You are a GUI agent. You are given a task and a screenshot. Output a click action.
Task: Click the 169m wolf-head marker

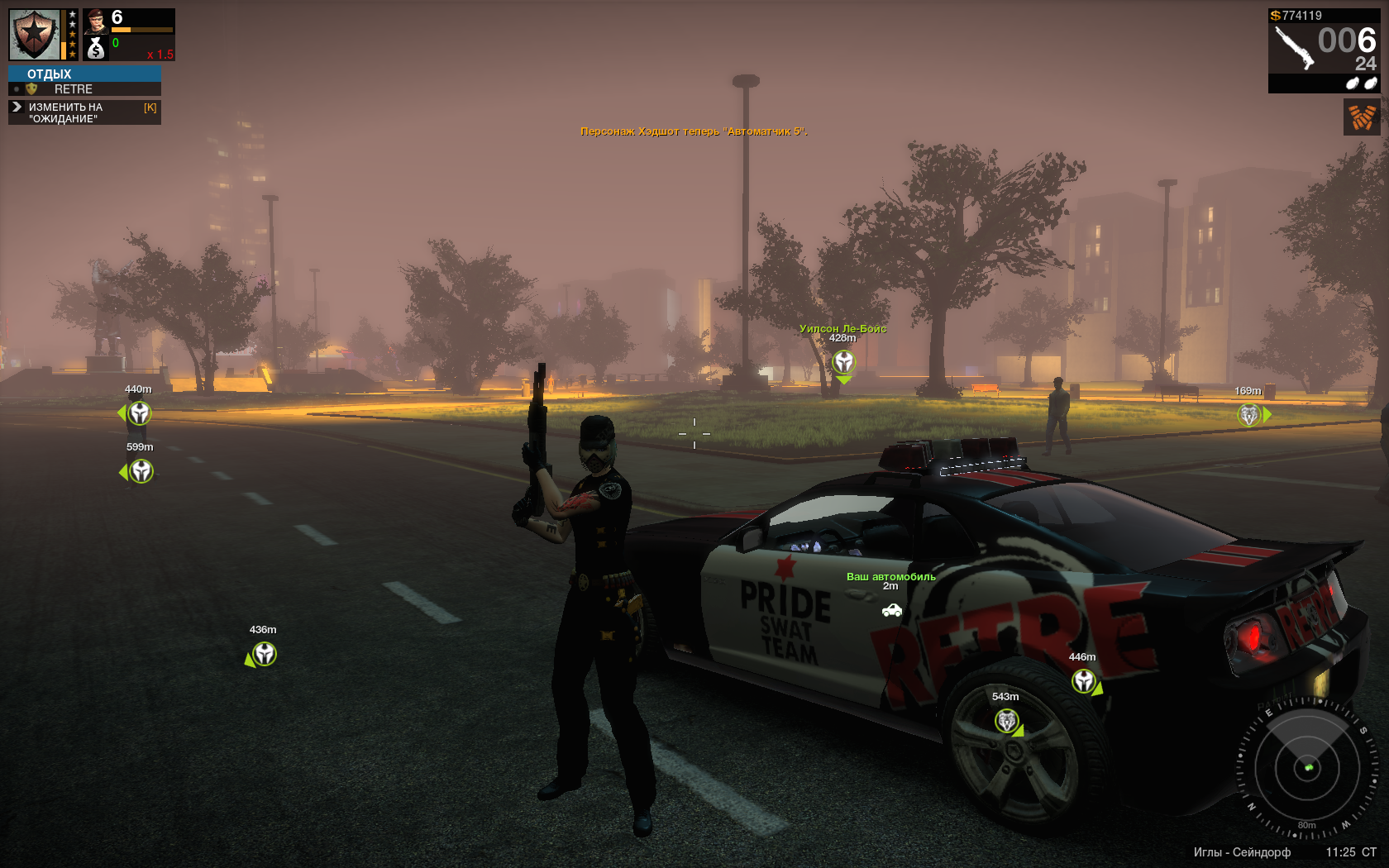[x=1248, y=414]
